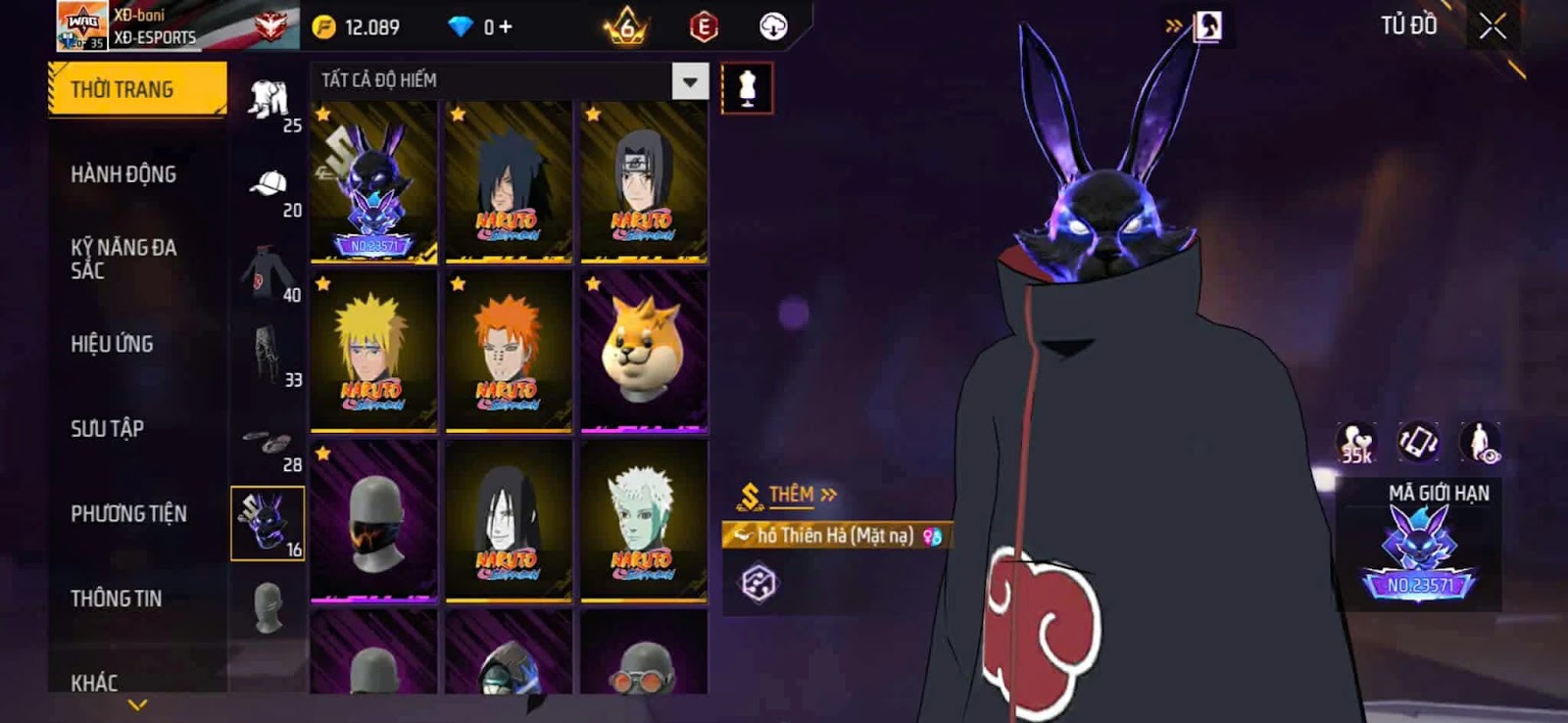Open the Hiệu Ứng section
1568x723 pixels.
[x=112, y=344]
